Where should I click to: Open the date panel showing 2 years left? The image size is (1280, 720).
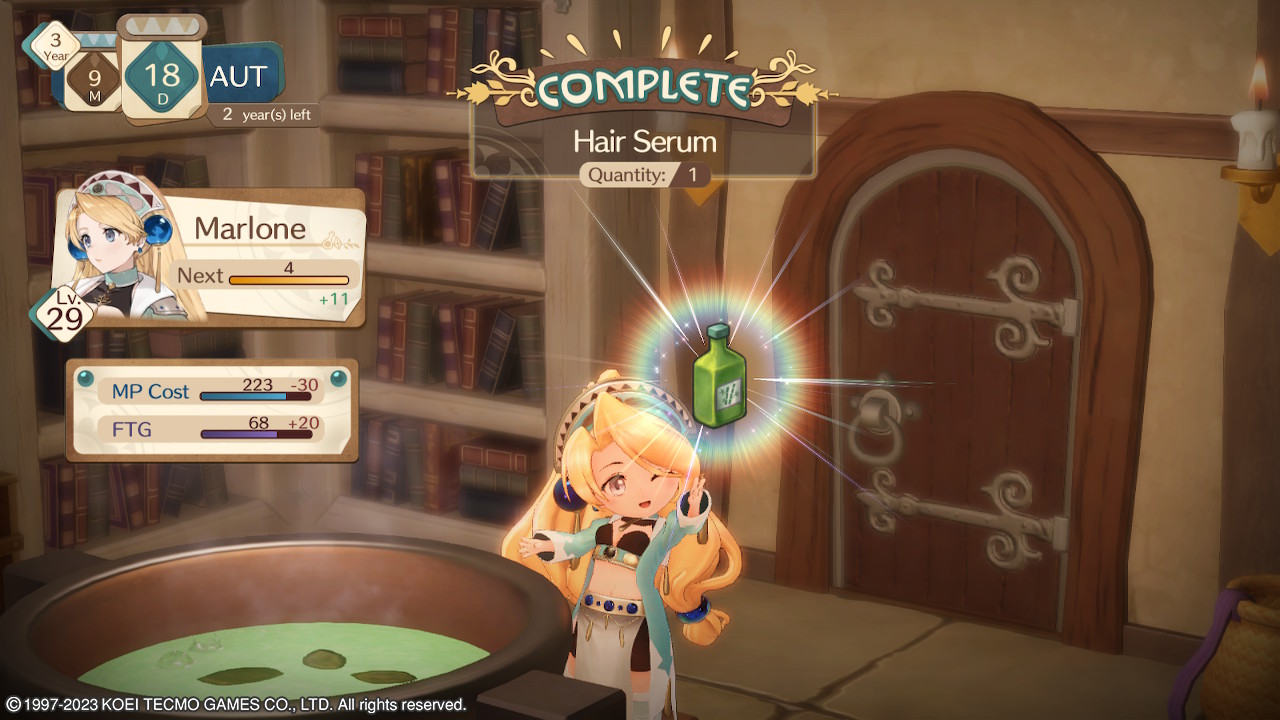click(265, 114)
